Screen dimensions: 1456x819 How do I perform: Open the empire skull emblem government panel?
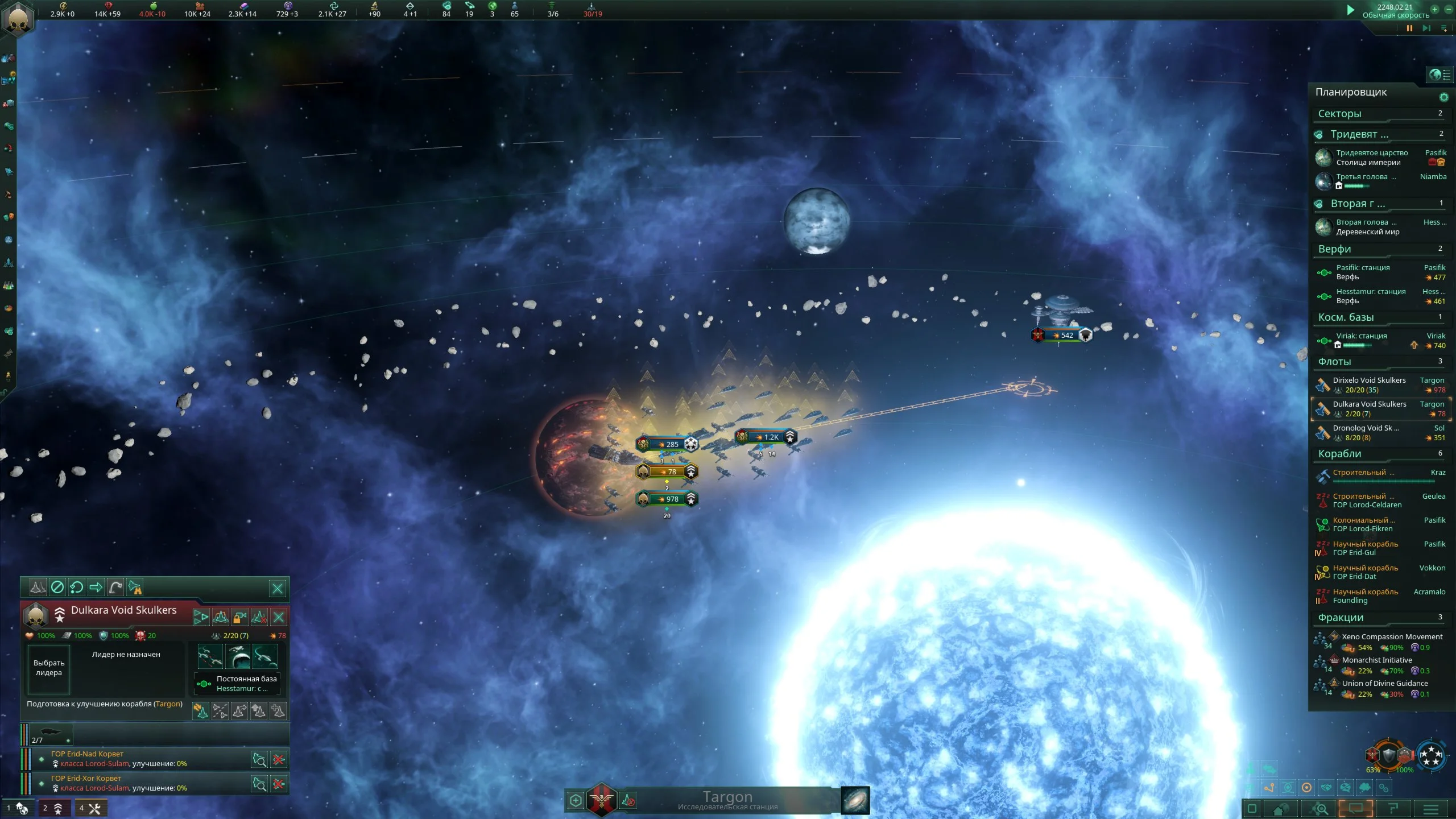pos(18,19)
